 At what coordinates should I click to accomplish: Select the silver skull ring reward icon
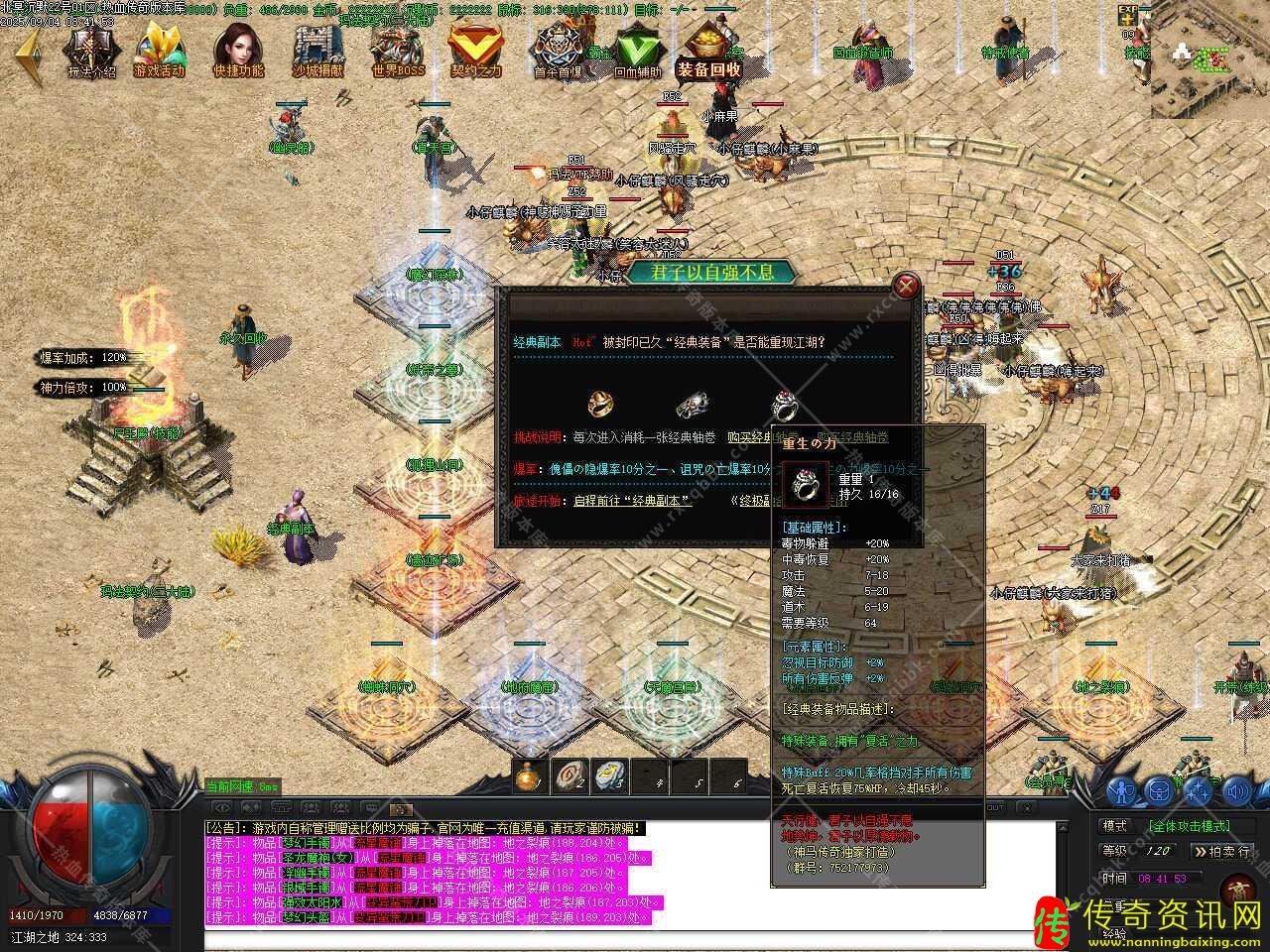[692, 404]
